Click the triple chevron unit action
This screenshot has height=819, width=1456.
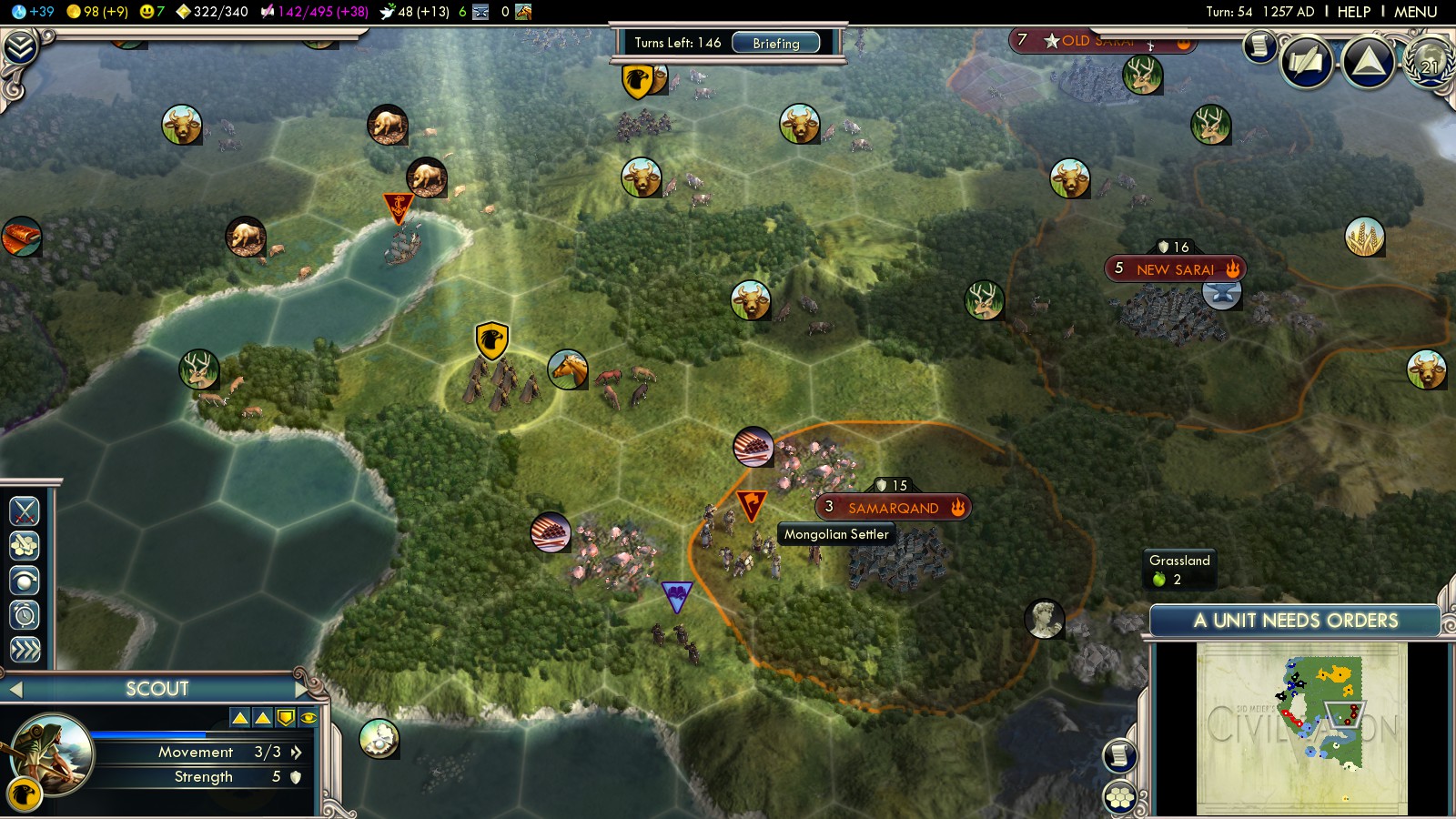pyautogui.click(x=25, y=649)
